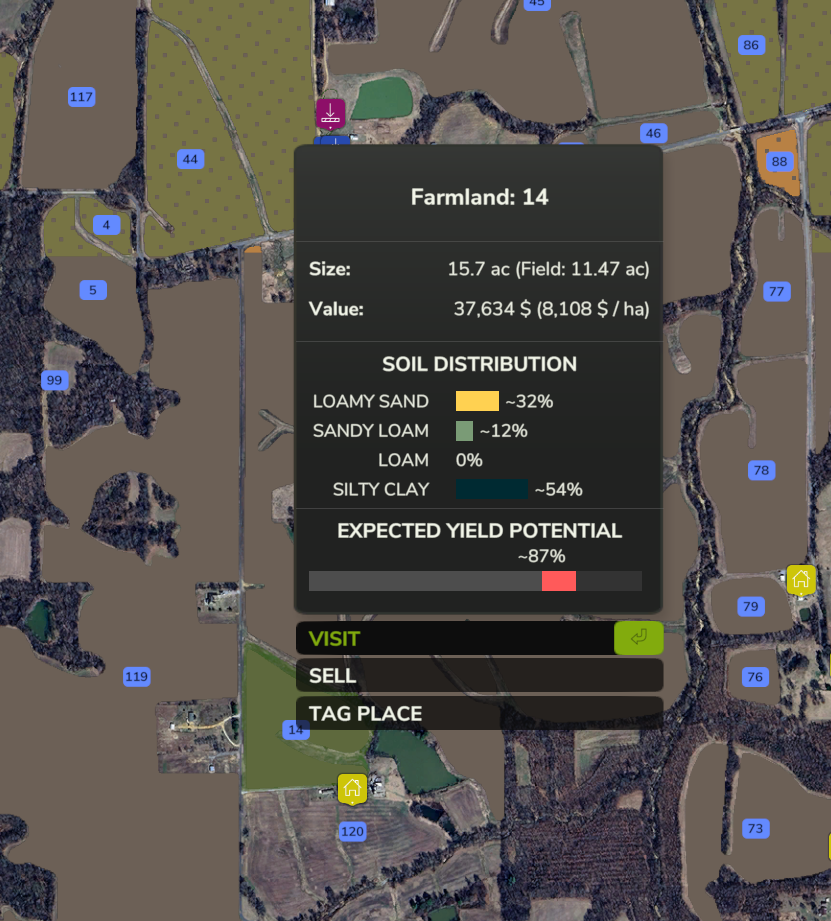Select field marker 76
Image resolution: width=831 pixels, height=921 pixels.
tap(755, 677)
